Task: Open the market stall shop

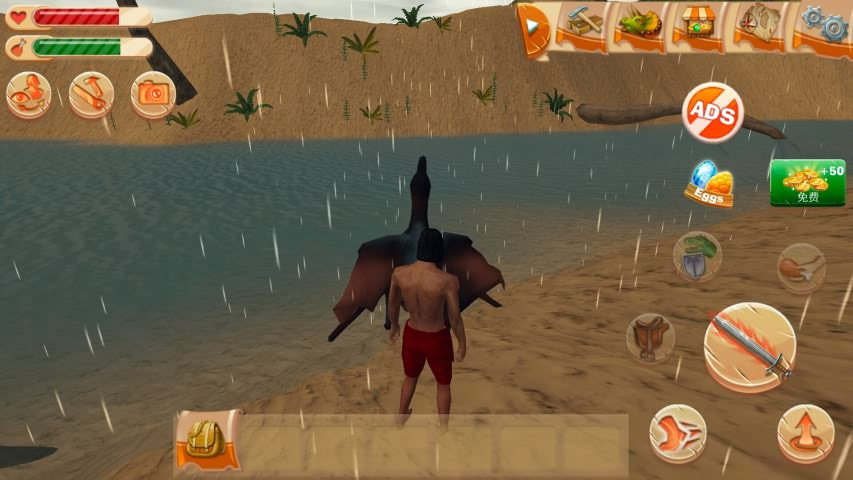Action: click(x=699, y=25)
